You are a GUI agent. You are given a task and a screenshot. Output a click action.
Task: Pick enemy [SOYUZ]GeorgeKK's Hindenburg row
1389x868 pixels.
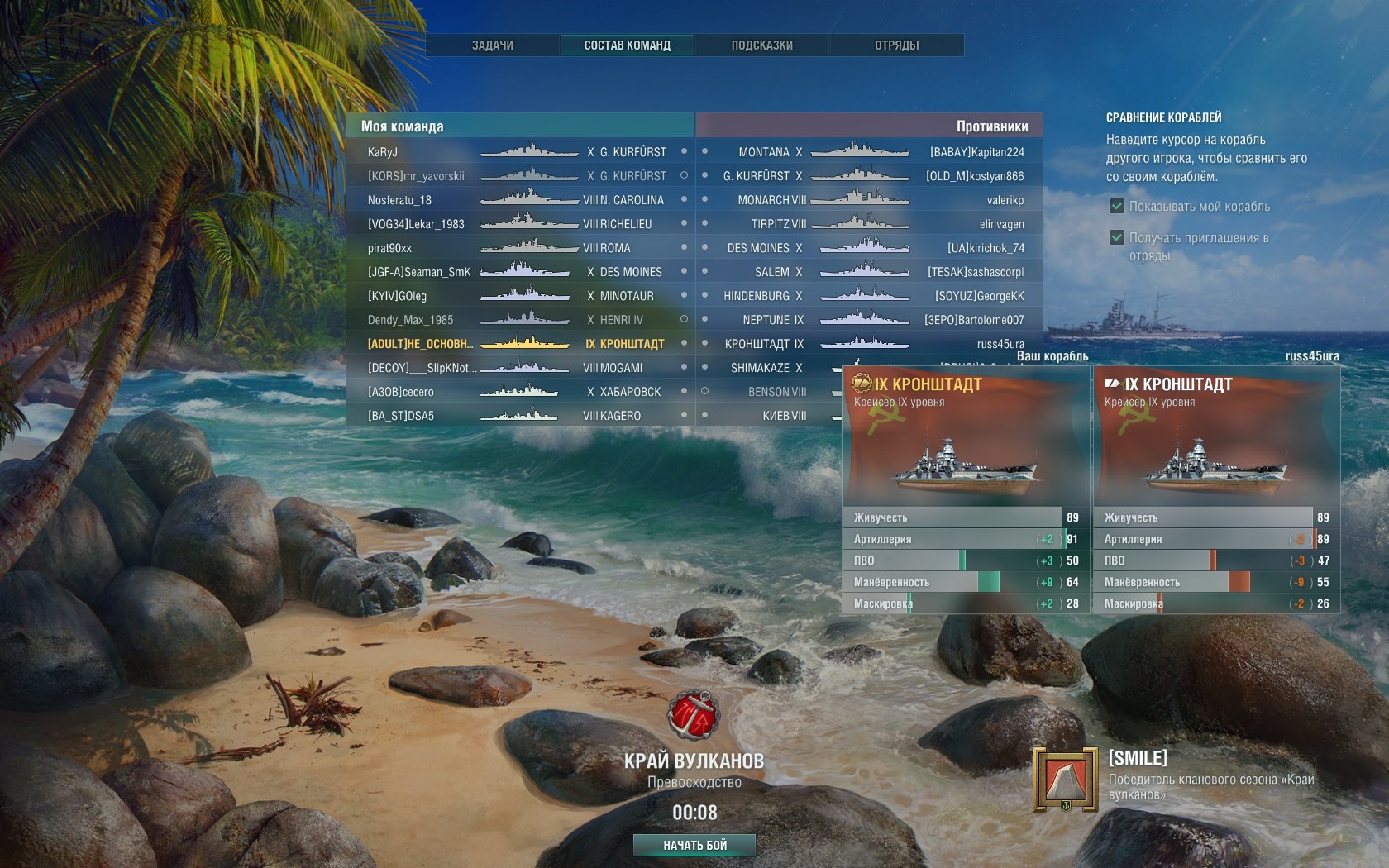pyautogui.click(x=868, y=296)
